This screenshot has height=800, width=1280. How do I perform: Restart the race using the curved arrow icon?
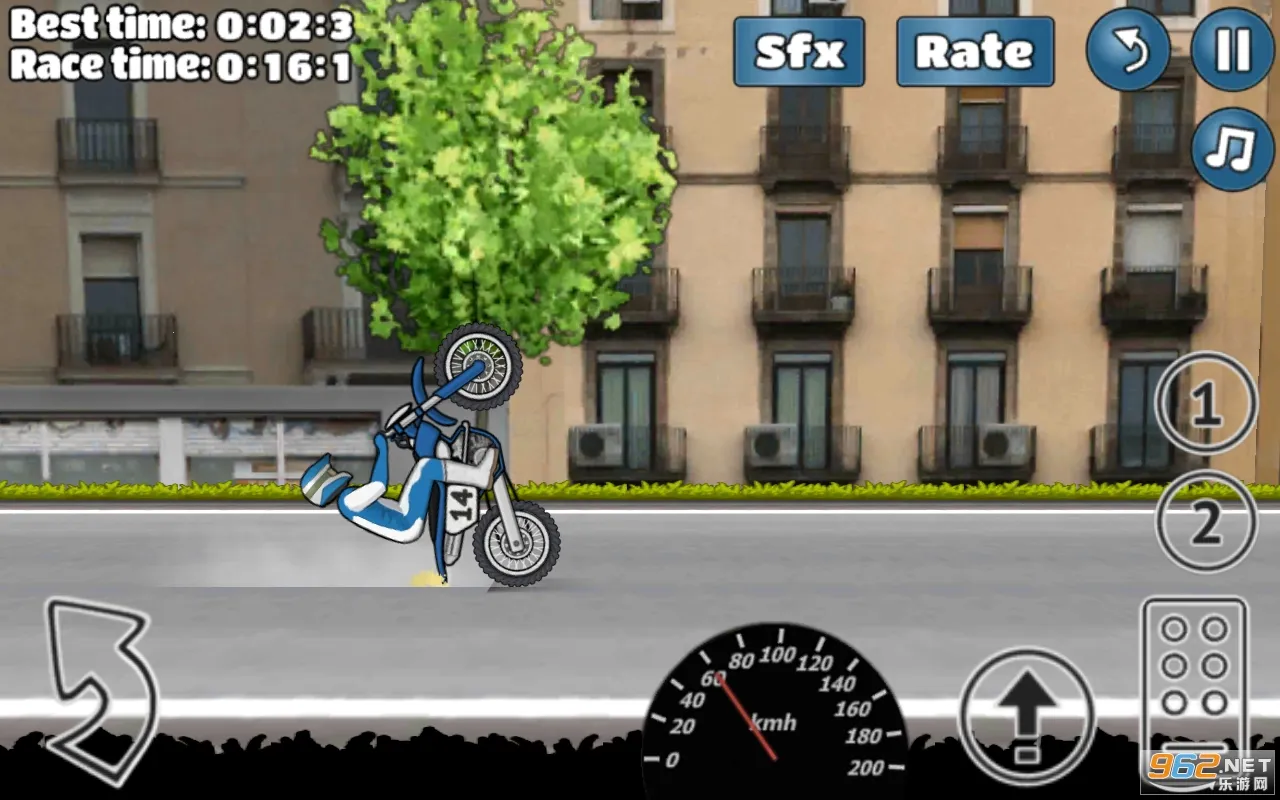coord(1129,51)
